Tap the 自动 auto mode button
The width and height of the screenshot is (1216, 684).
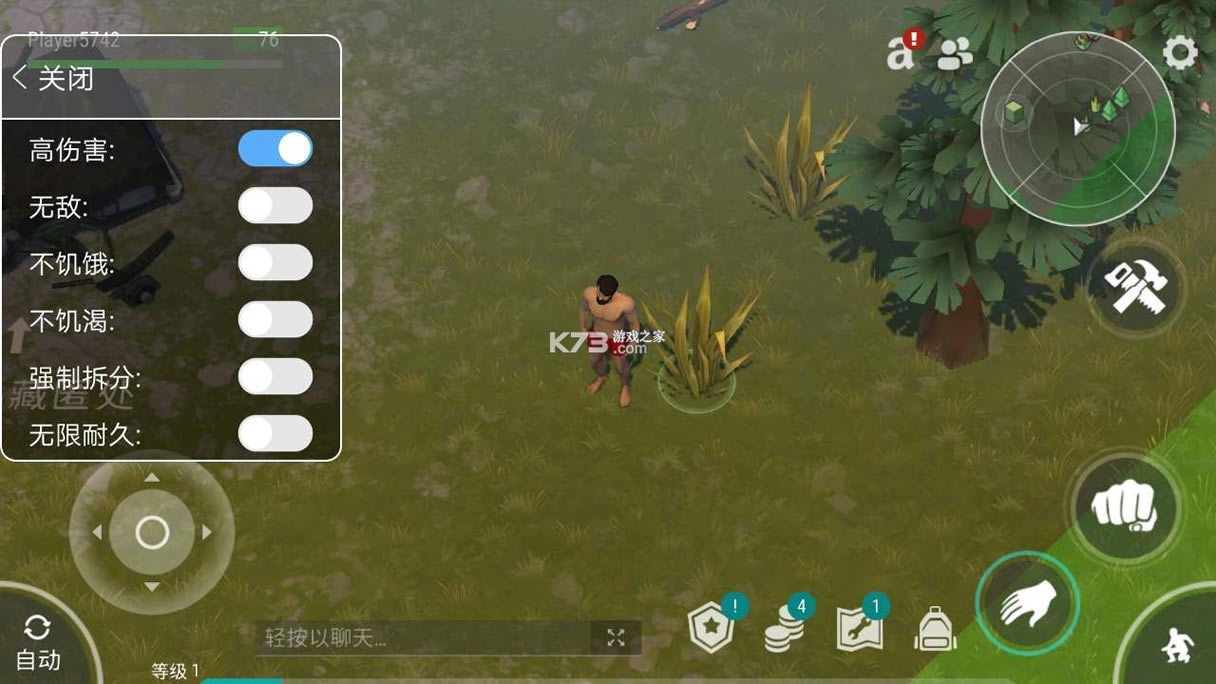(x=38, y=644)
